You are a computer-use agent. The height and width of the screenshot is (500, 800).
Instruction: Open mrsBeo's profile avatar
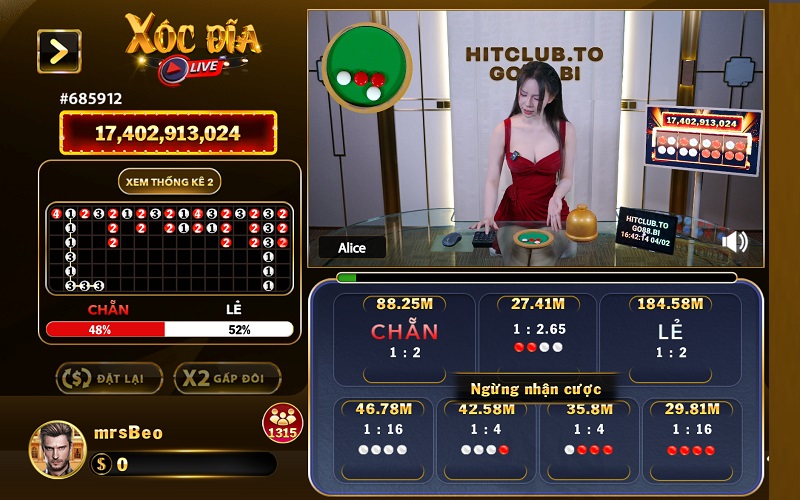(57, 447)
